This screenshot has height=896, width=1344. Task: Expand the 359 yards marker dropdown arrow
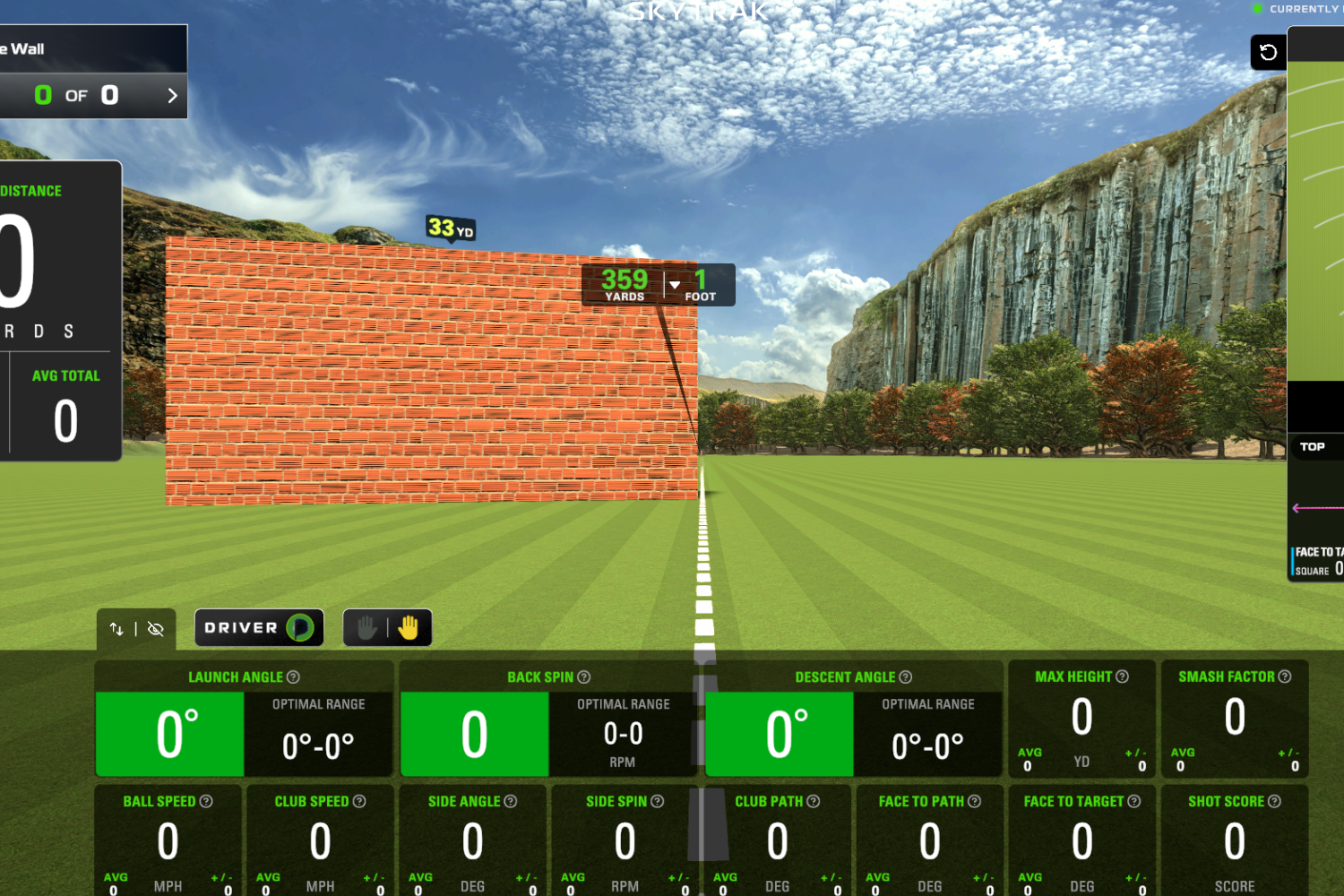click(x=674, y=284)
